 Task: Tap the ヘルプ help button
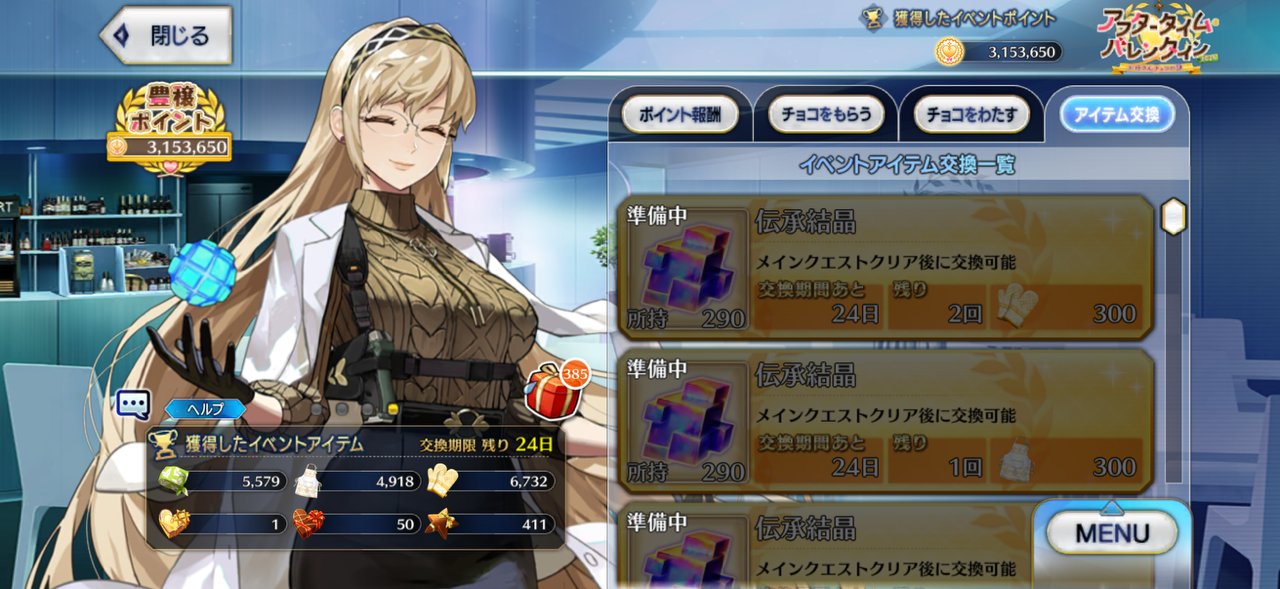[x=205, y=409]
